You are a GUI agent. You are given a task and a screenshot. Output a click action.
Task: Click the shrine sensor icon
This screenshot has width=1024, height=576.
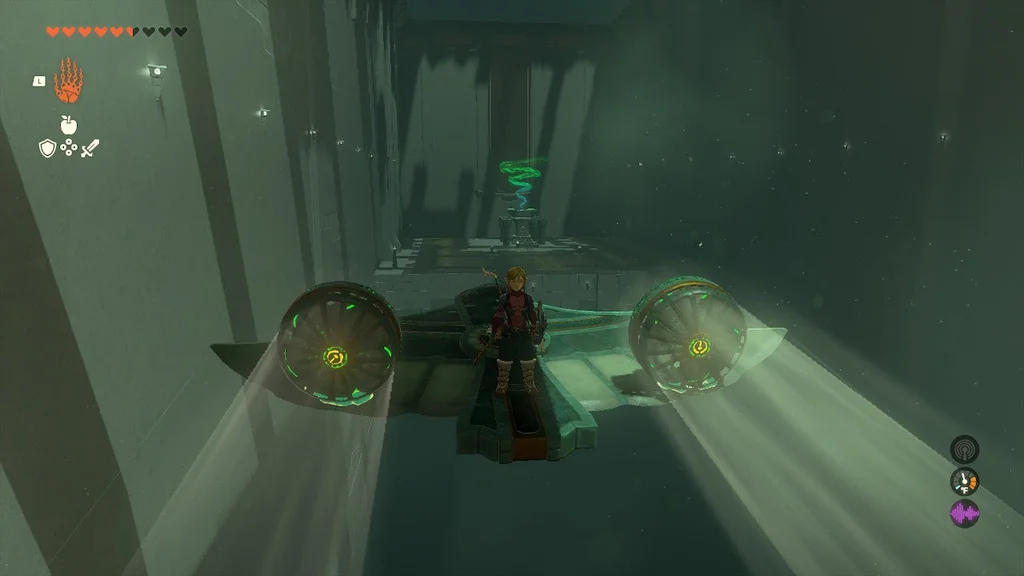pos(964,449)
